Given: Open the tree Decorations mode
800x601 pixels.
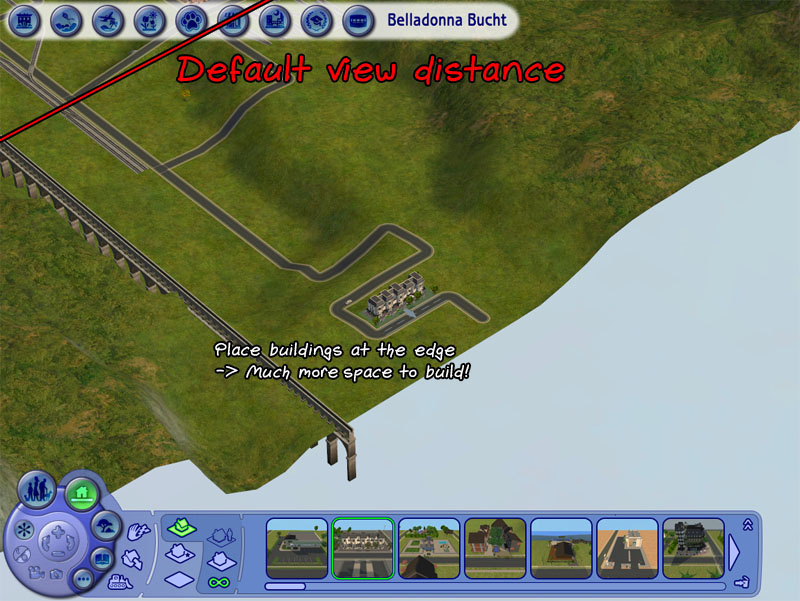Looking at the screenshot, I should [x=106, y=524].
